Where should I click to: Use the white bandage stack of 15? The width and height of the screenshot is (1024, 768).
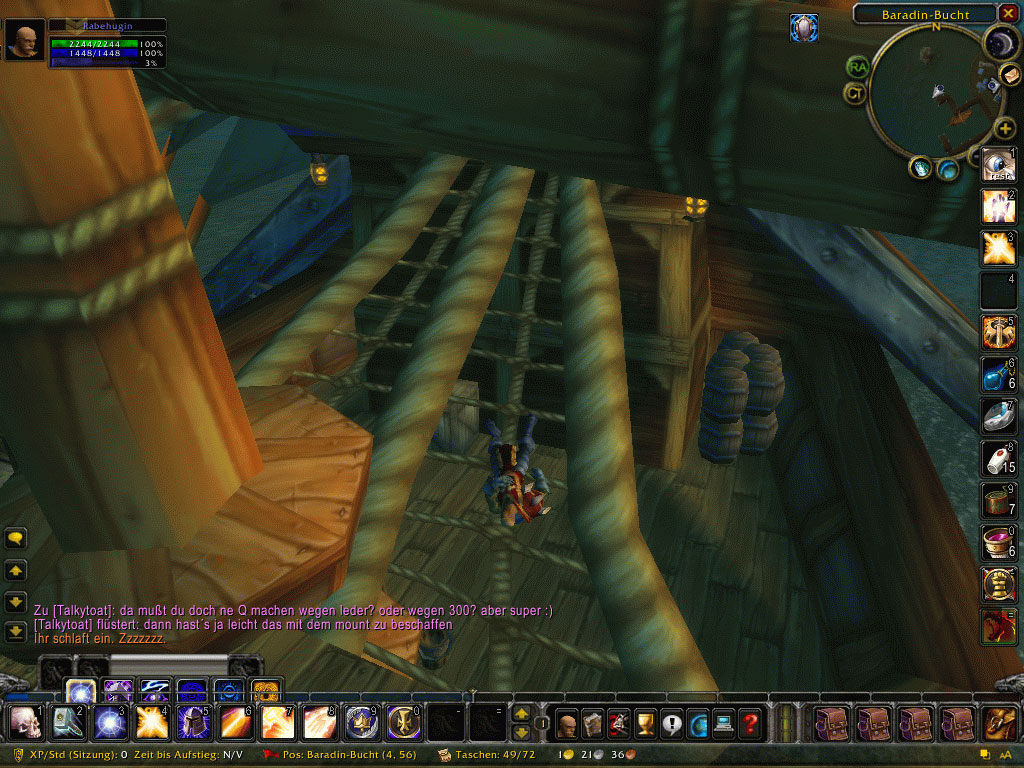tap(998, 457)
